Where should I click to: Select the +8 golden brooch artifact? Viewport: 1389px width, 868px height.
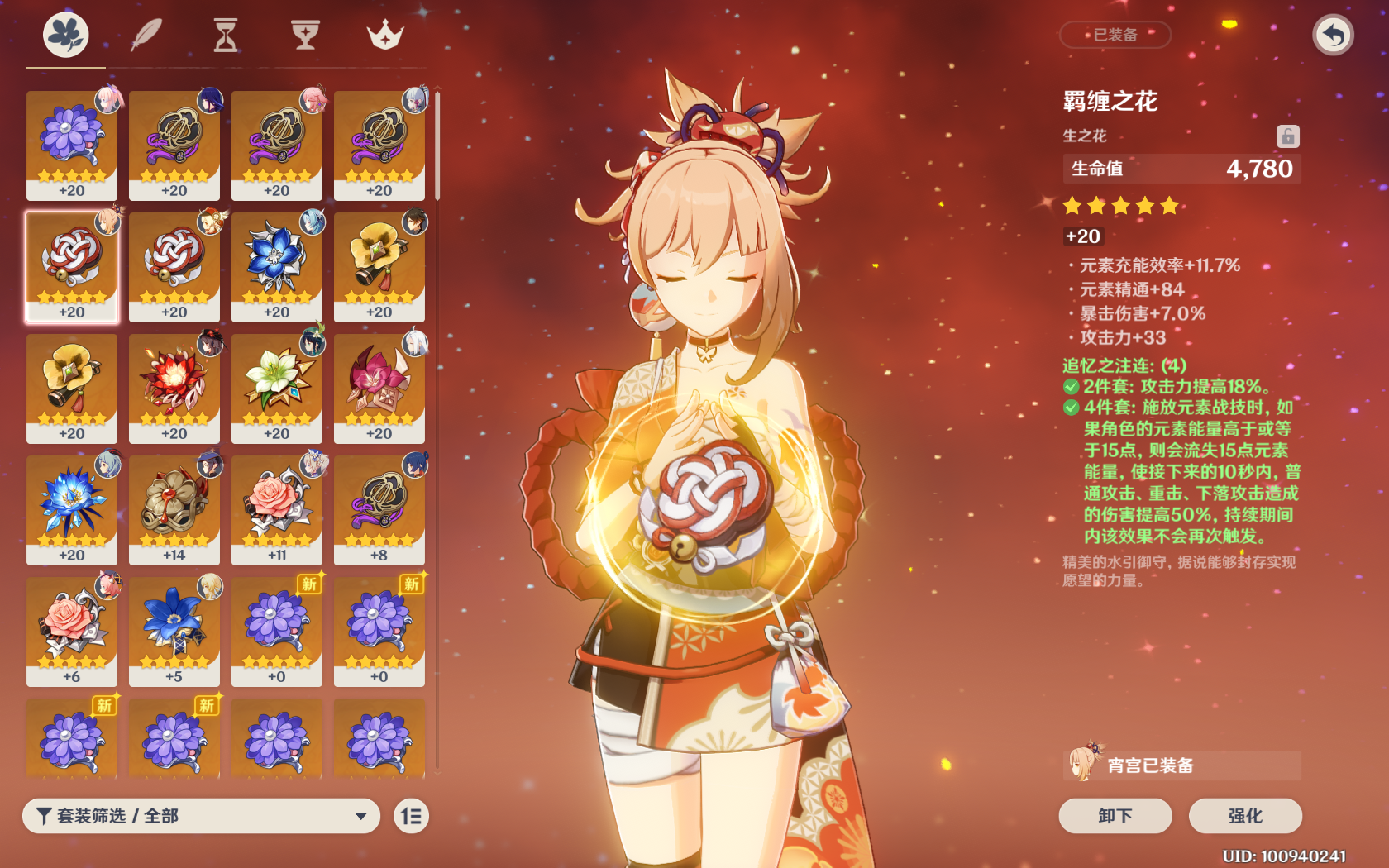(x=379, y=509)
